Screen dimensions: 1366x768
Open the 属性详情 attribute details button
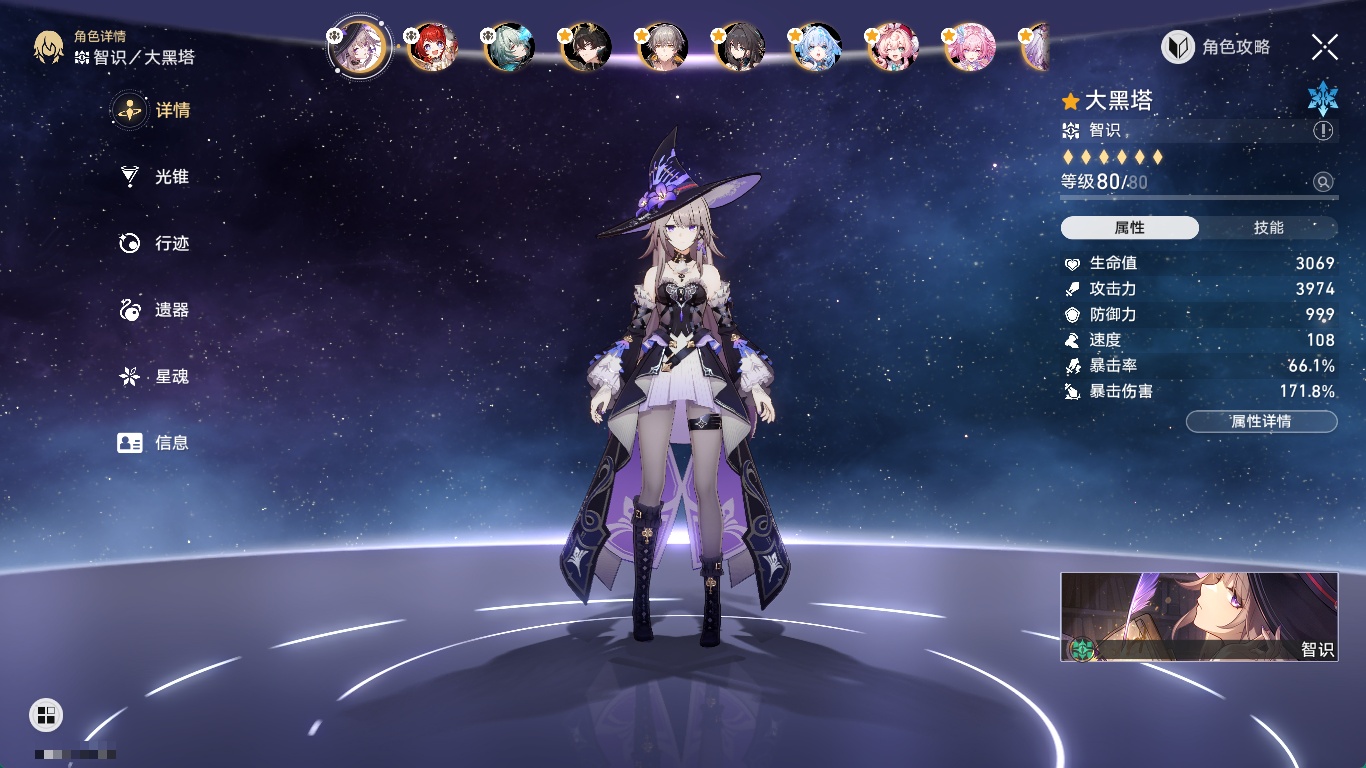[x=1261, y=422]
